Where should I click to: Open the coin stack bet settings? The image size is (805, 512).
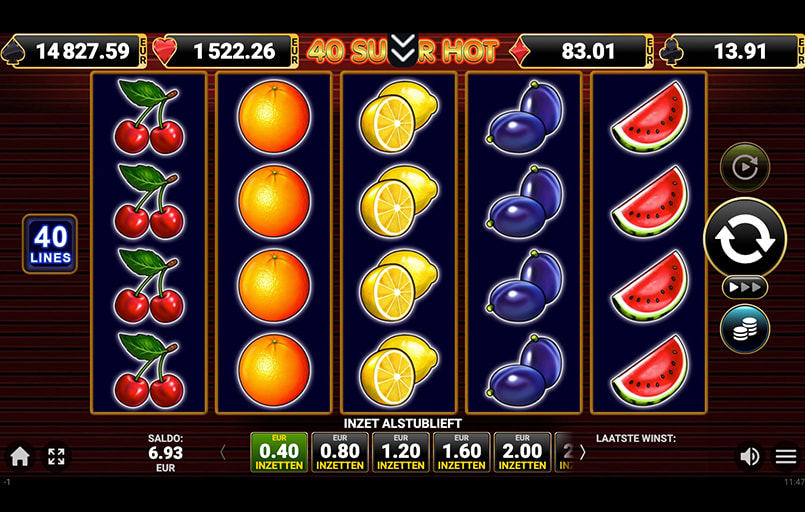click(x=745, y=329)
